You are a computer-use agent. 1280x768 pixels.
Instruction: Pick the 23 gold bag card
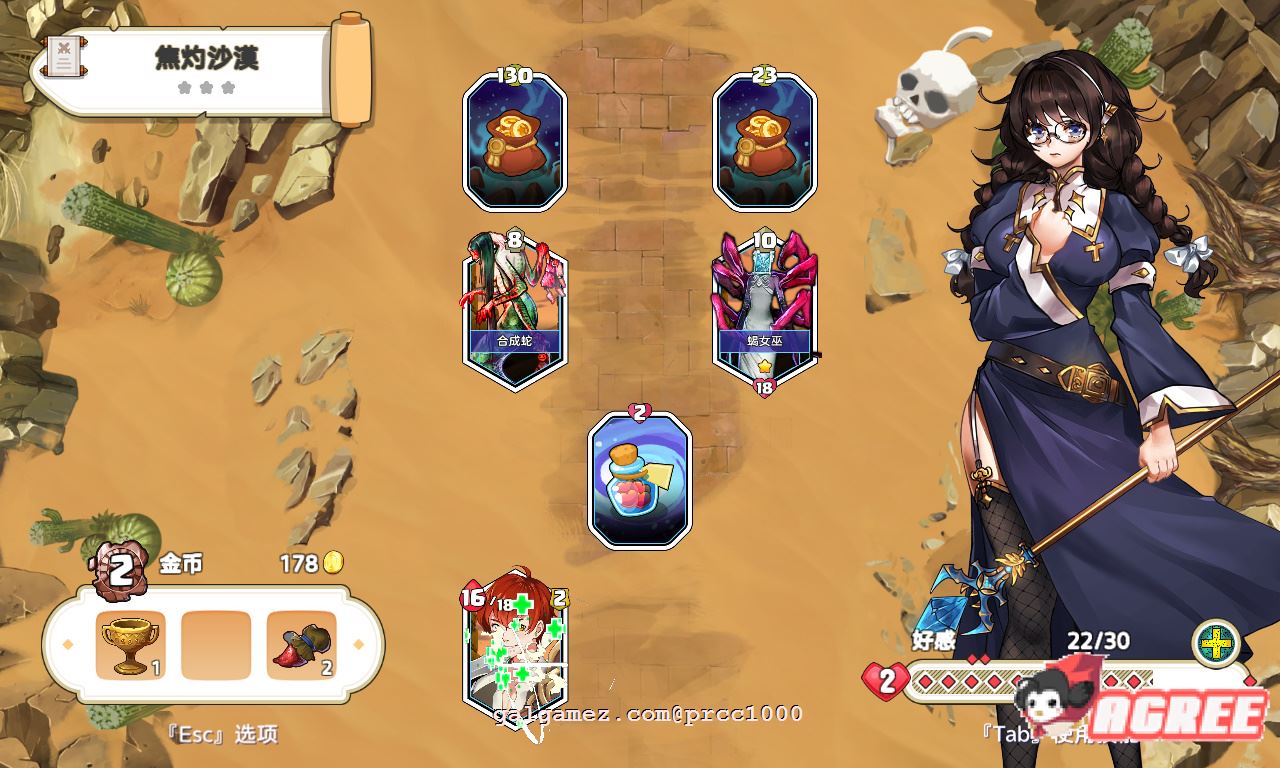(764, 142)
